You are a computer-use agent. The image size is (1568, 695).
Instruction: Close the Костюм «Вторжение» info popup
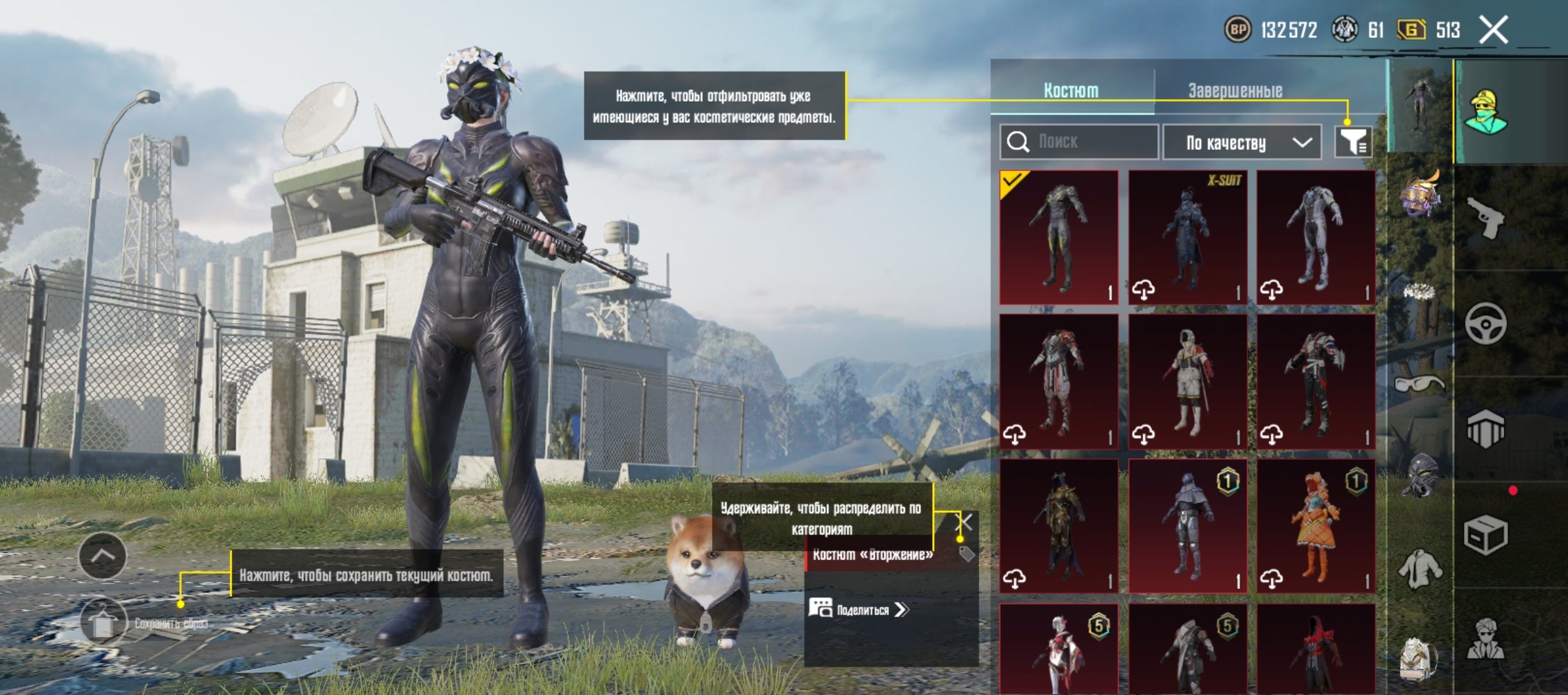click(x=965, y=521)
